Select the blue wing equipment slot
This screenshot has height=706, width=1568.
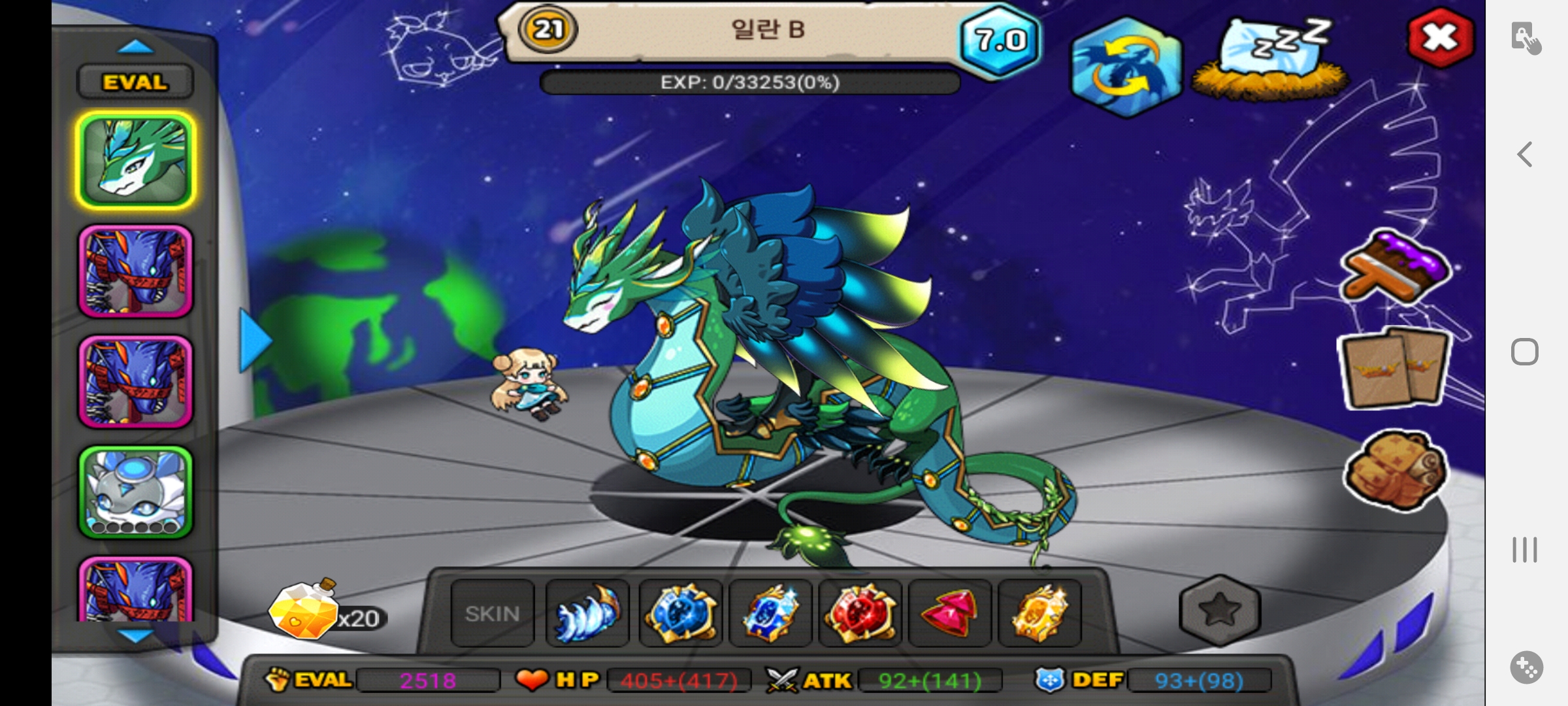(x=587, y=613)
